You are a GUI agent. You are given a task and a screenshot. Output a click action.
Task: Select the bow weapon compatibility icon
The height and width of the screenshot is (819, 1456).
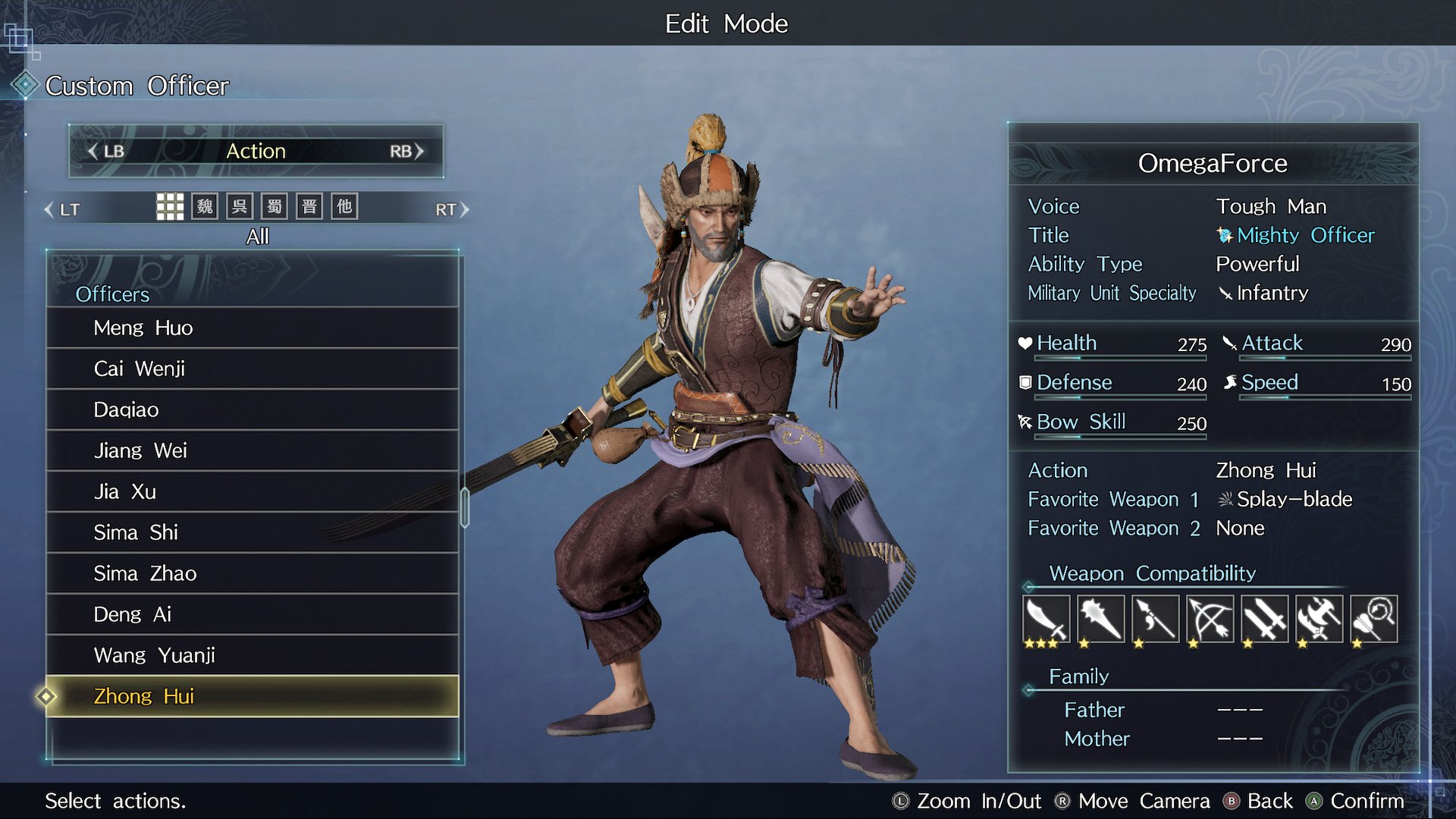(x=1210, y=619)
